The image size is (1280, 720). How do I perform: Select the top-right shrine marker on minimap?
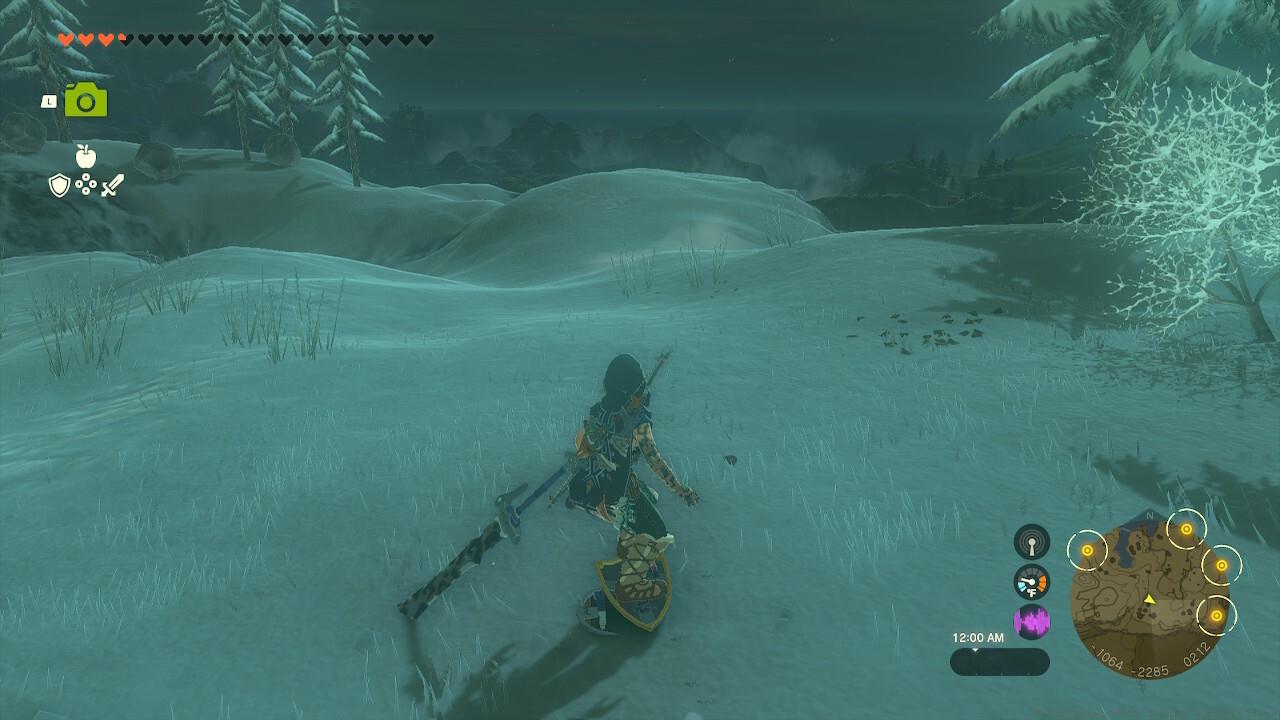point(1186,529)
